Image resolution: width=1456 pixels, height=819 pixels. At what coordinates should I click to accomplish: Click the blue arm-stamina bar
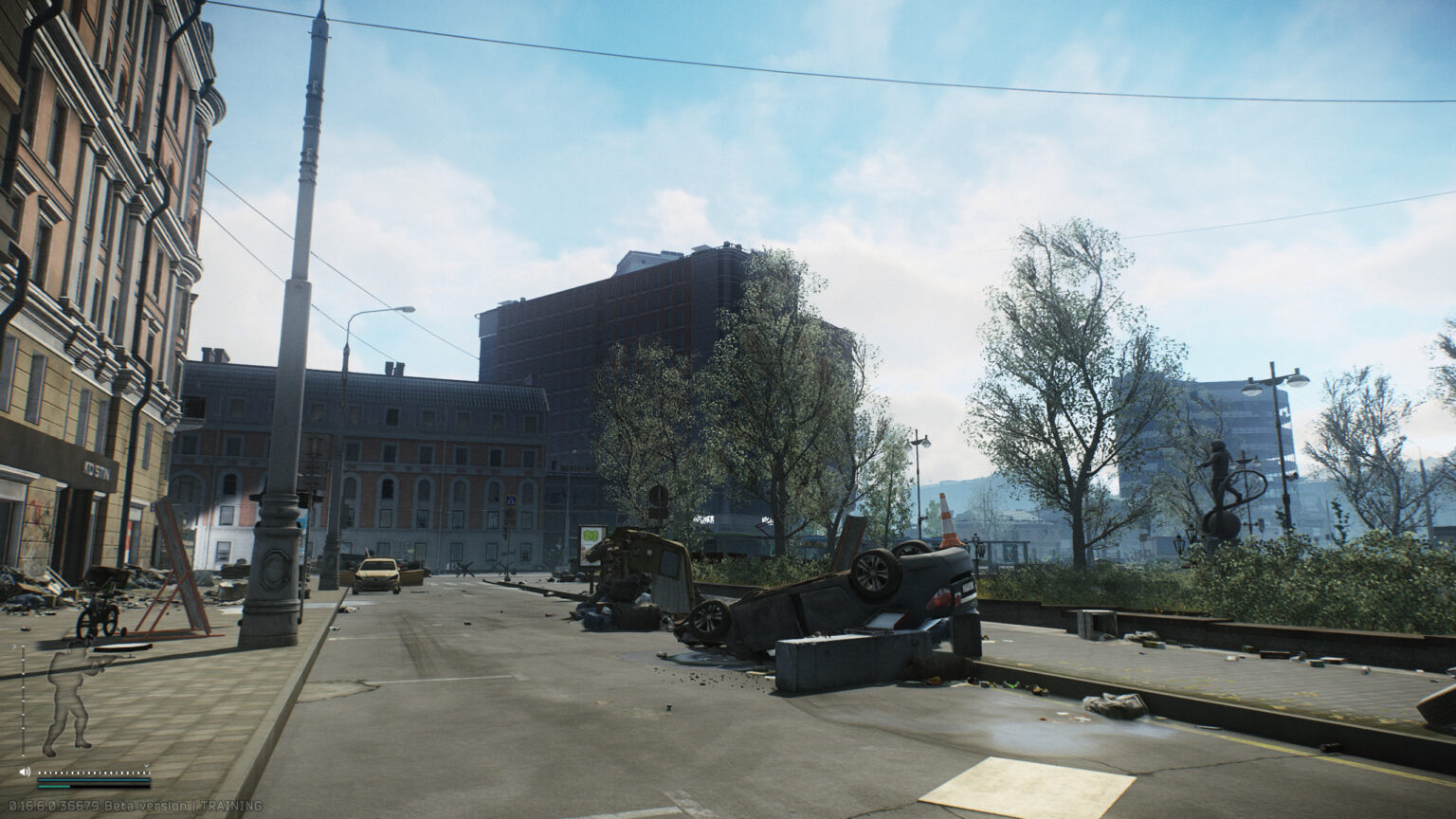[x=95, y=780]
